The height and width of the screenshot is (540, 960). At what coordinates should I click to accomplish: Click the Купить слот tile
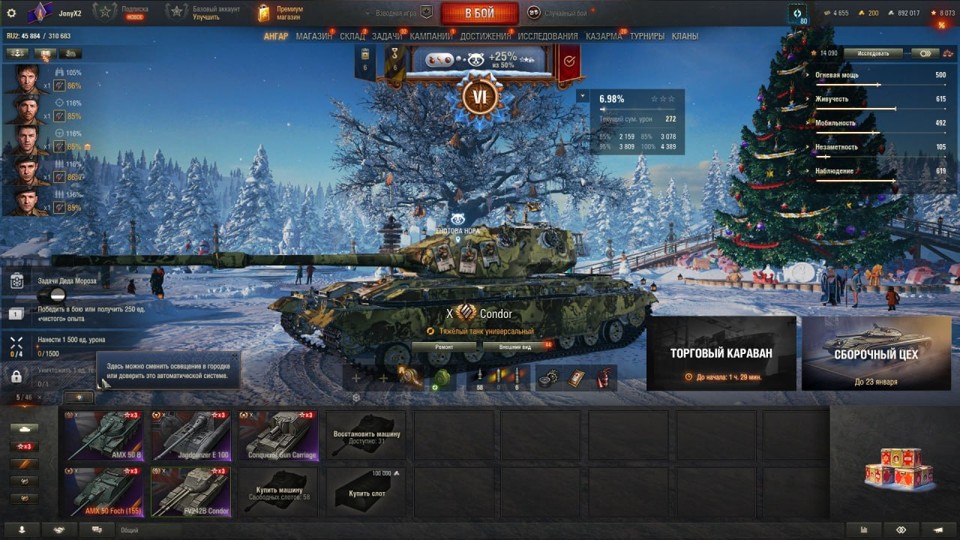point(366,491)
